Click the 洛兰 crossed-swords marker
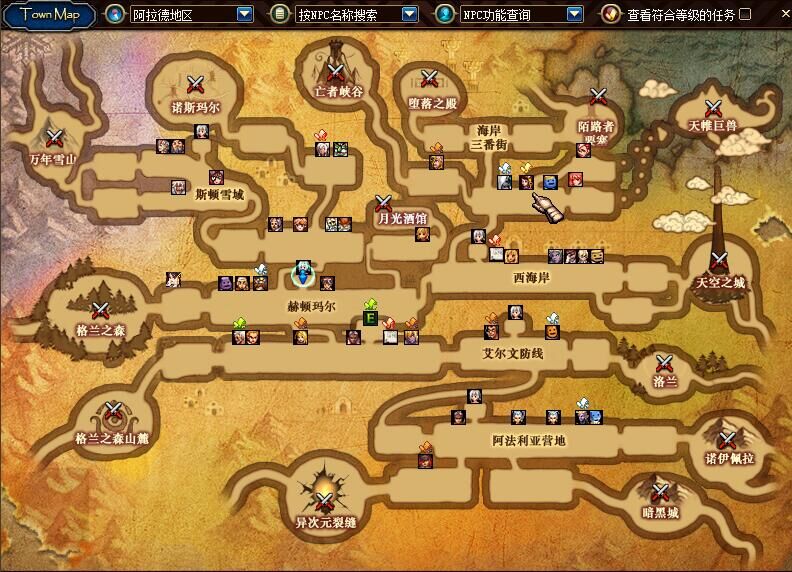792x572 pixels. (x=665, y=363)
